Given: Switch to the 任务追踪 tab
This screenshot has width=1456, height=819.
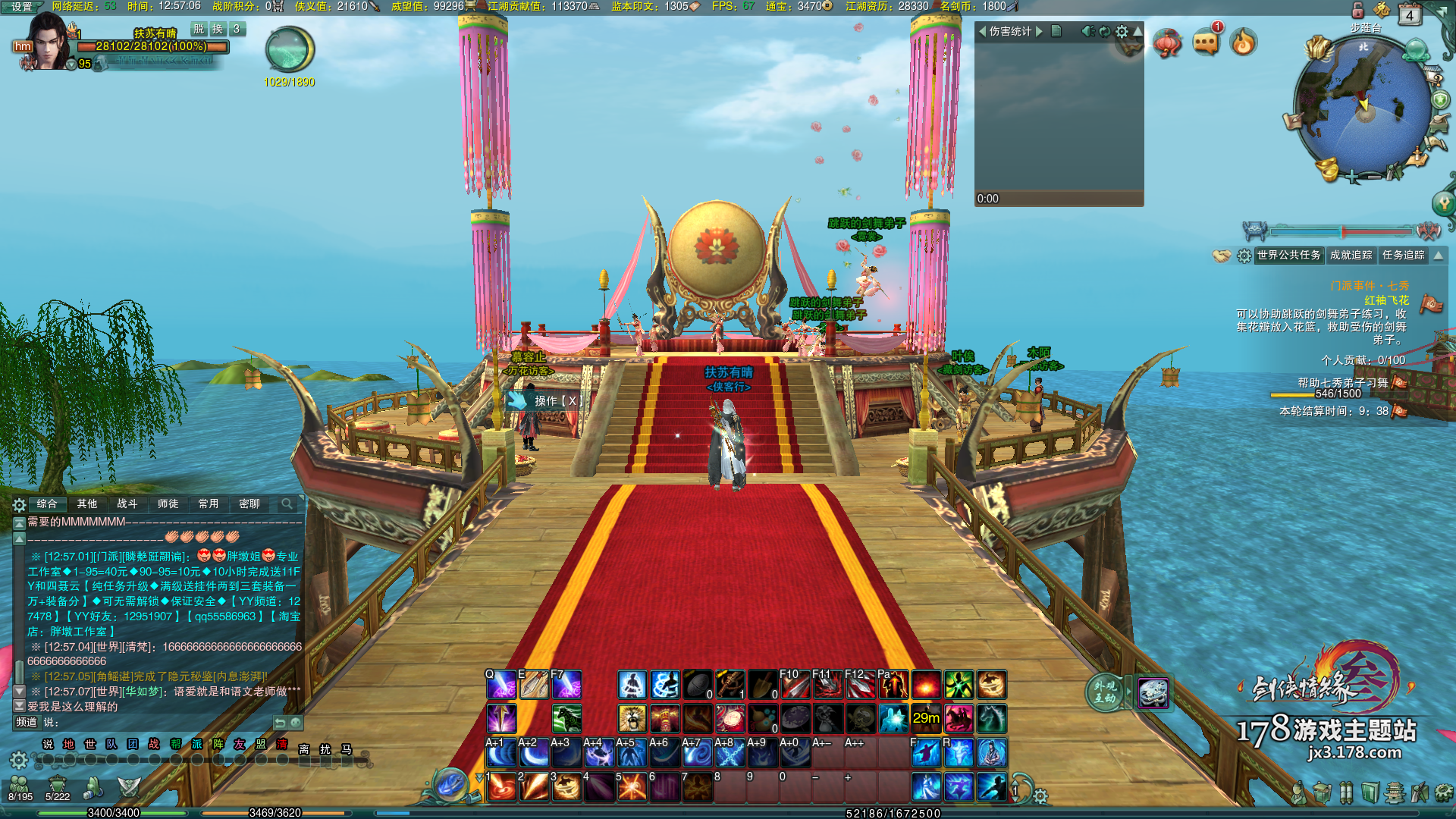Looking at the screenshot, I should (1403, 256).
